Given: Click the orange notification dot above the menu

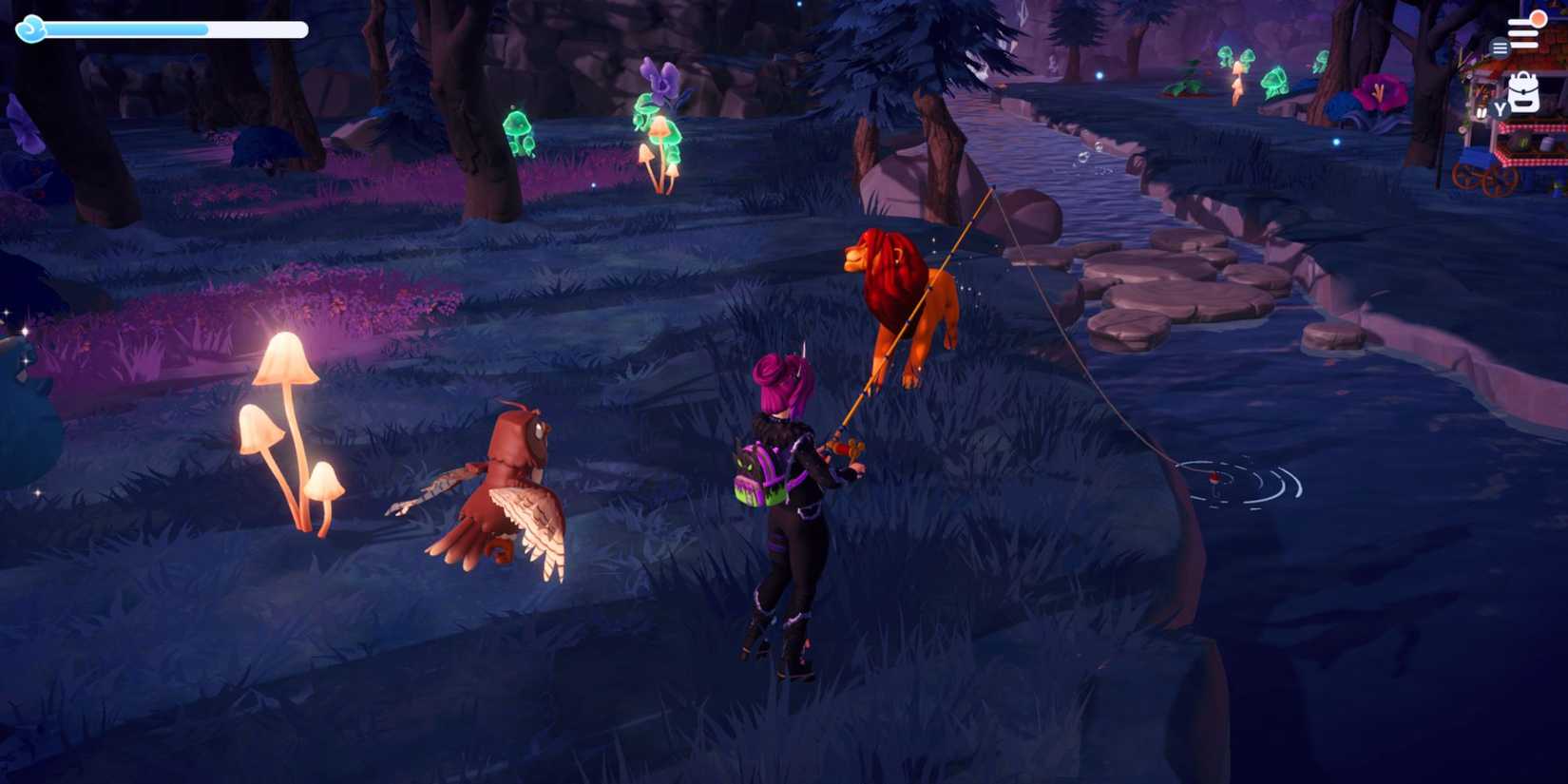Looking at the screenshot, I should (x=1539, y=19).
